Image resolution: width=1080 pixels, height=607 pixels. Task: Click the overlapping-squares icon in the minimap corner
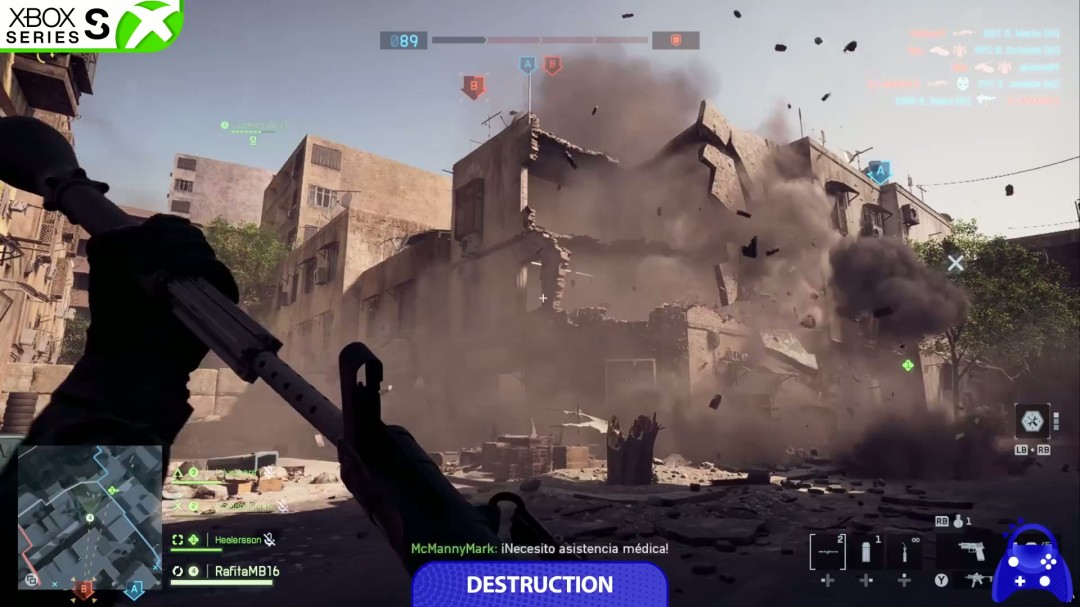[x=31, y=579]
